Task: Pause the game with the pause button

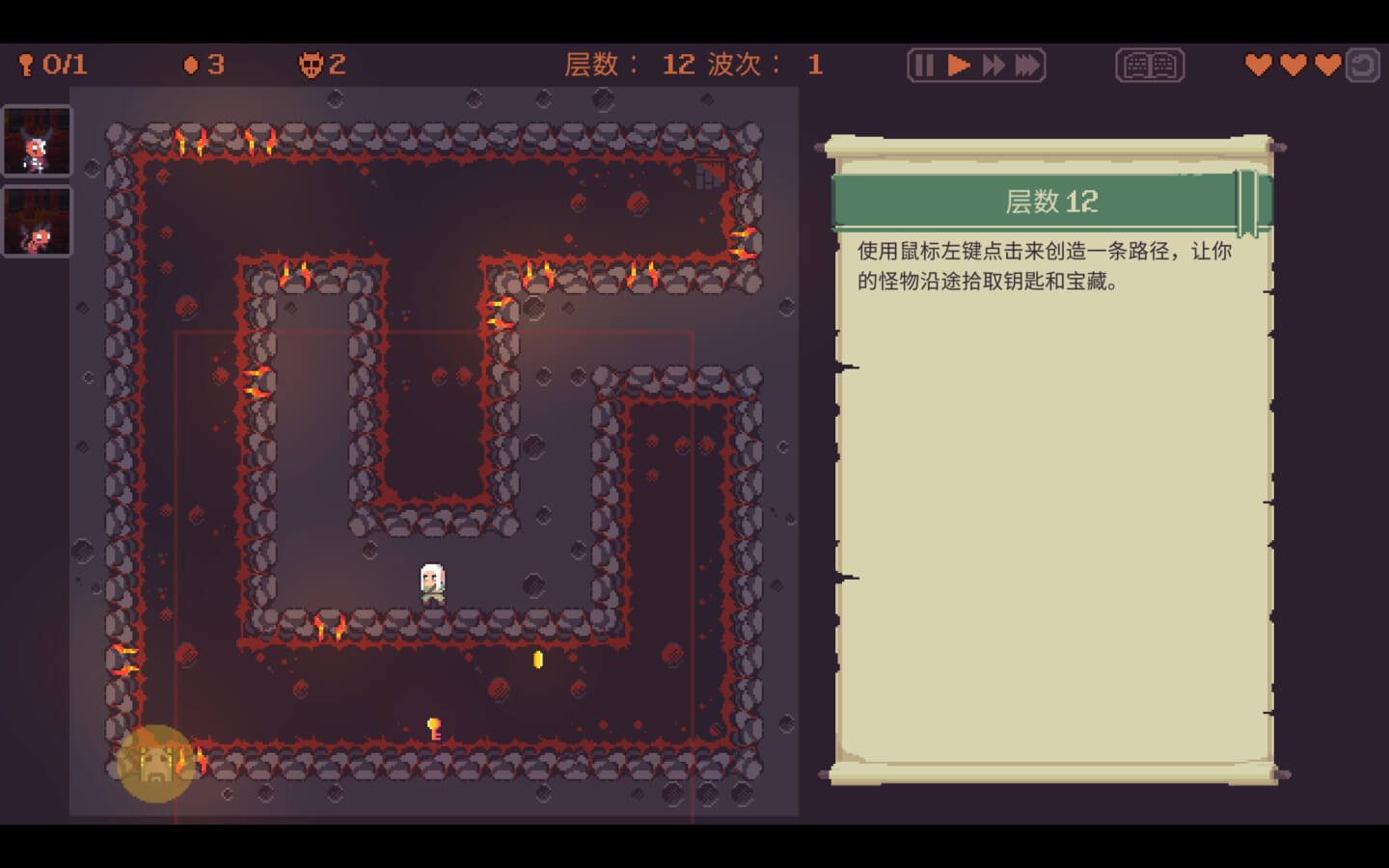Action: [923, 66]
